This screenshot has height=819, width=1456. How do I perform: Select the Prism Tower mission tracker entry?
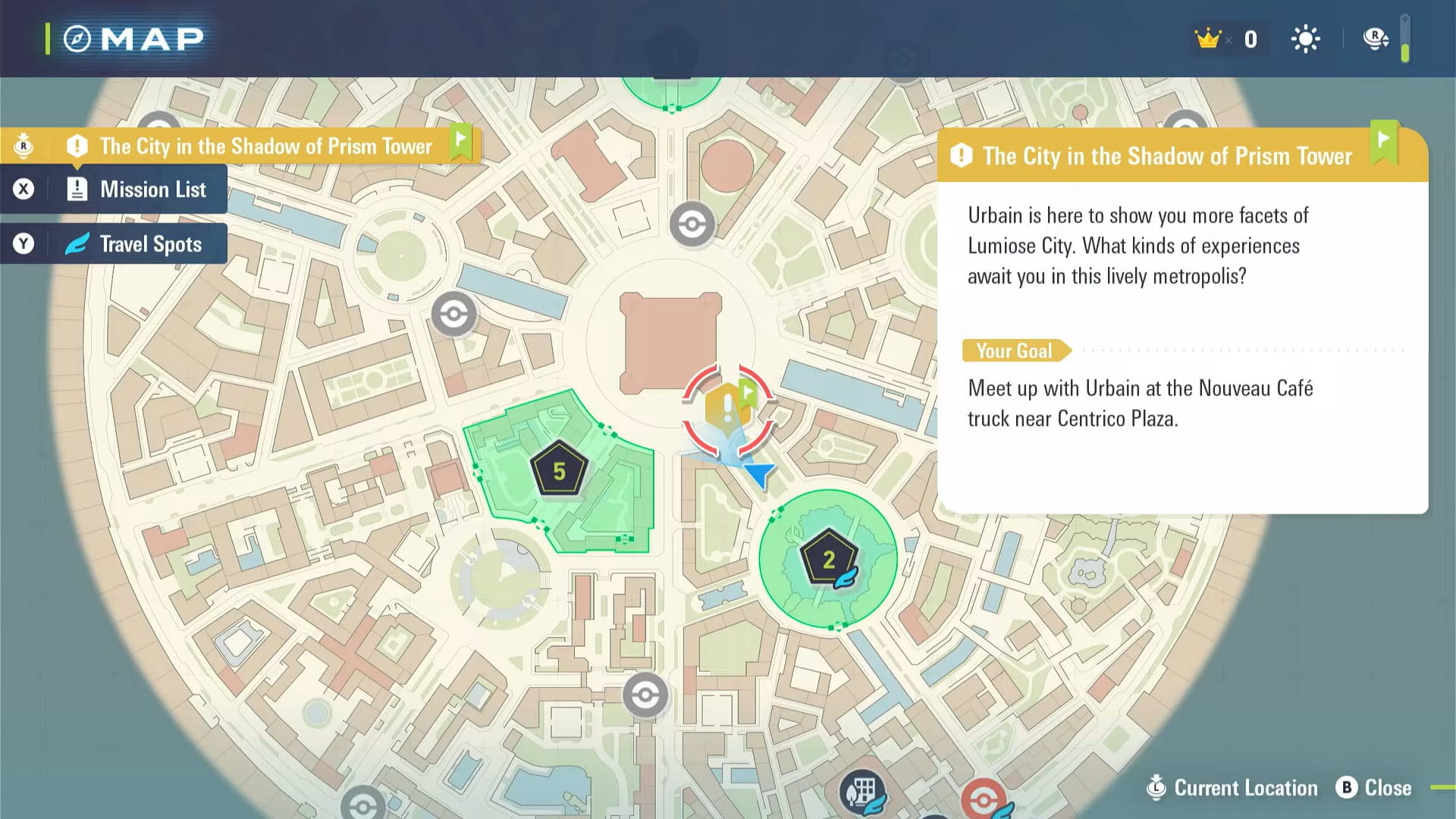pyautogui.click(x=265, y=146)
